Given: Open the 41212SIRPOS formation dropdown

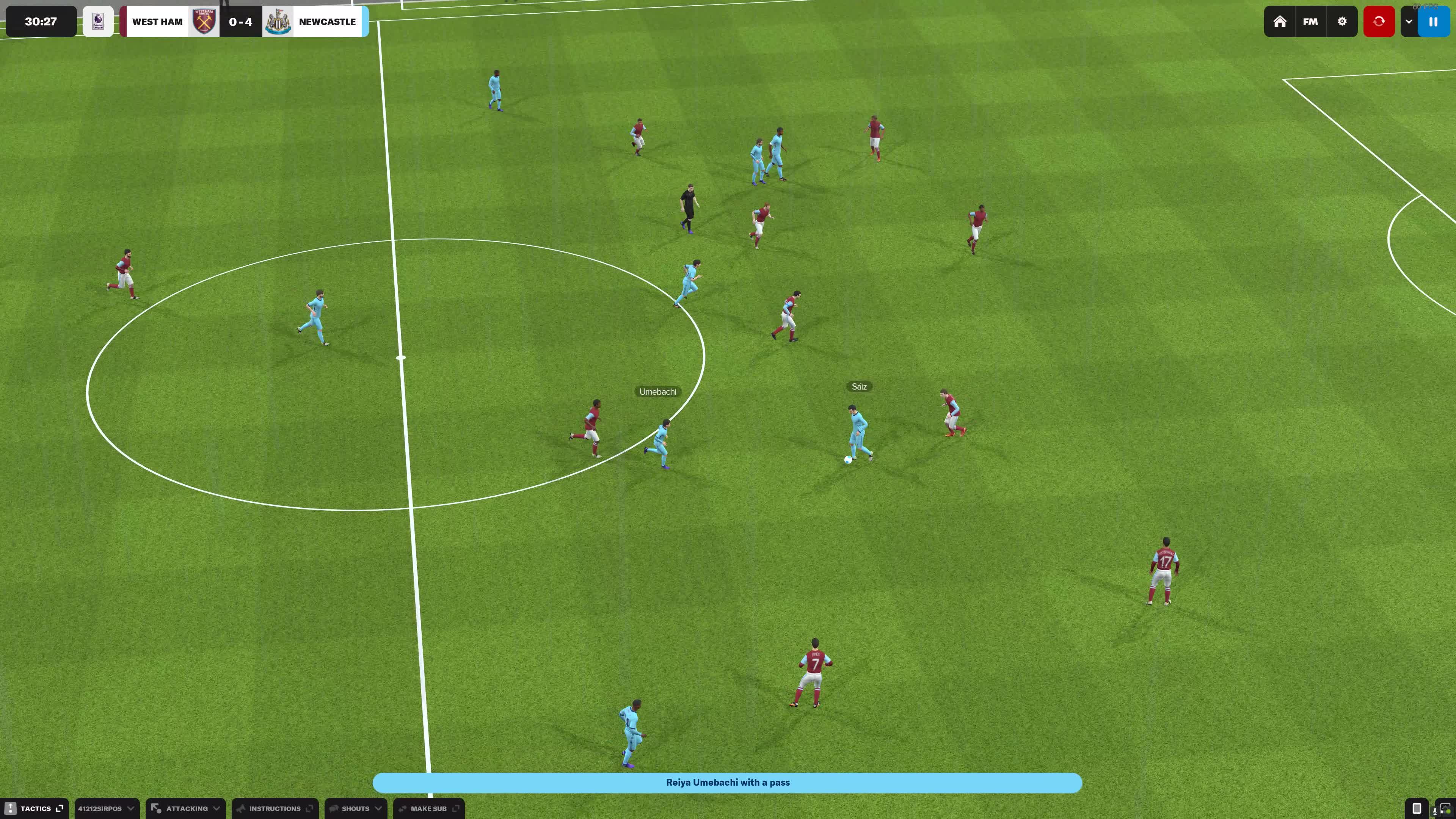Looking at the screenshot, I should click(x=106, y=808).
